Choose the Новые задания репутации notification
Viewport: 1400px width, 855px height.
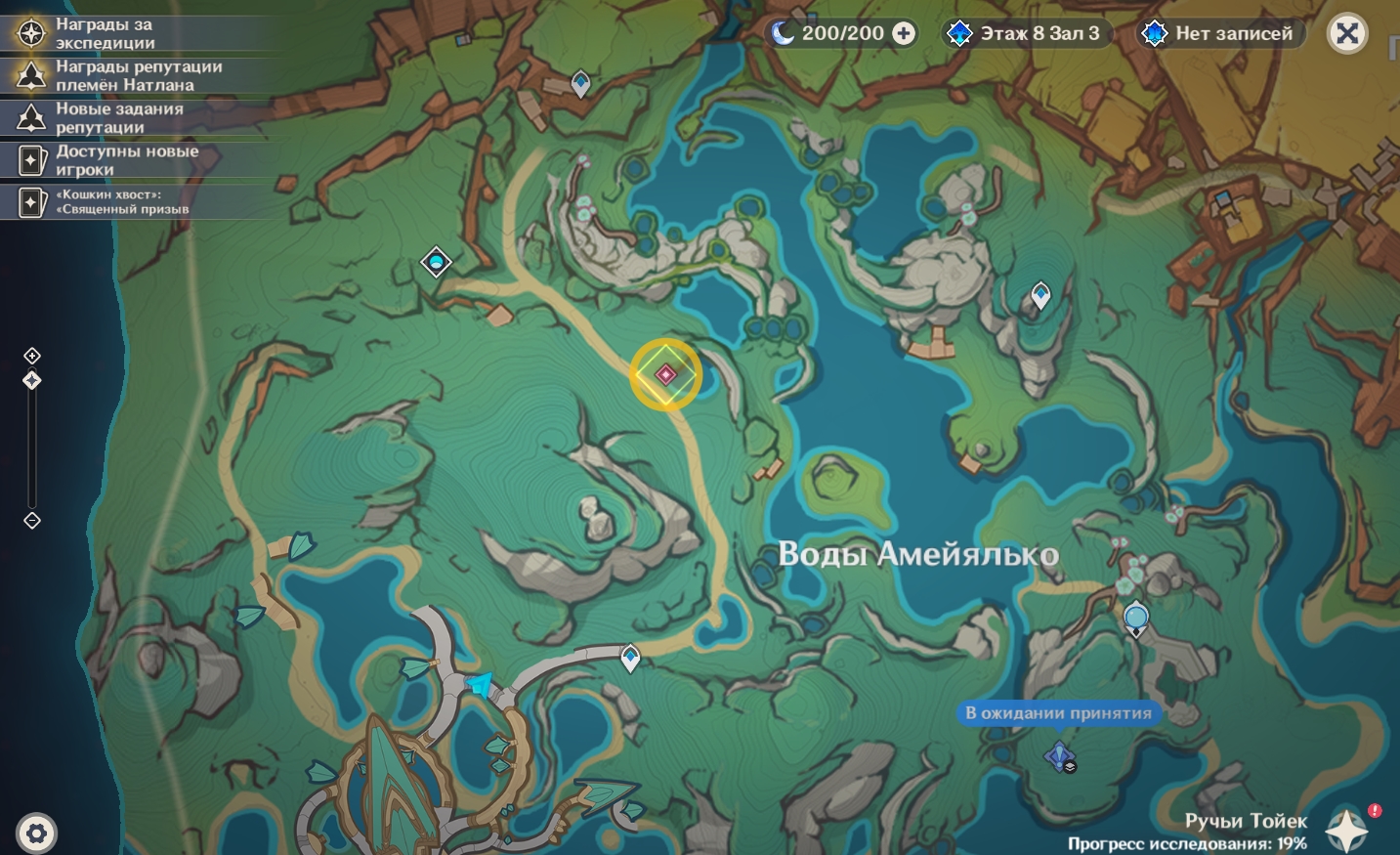point(118,117)
